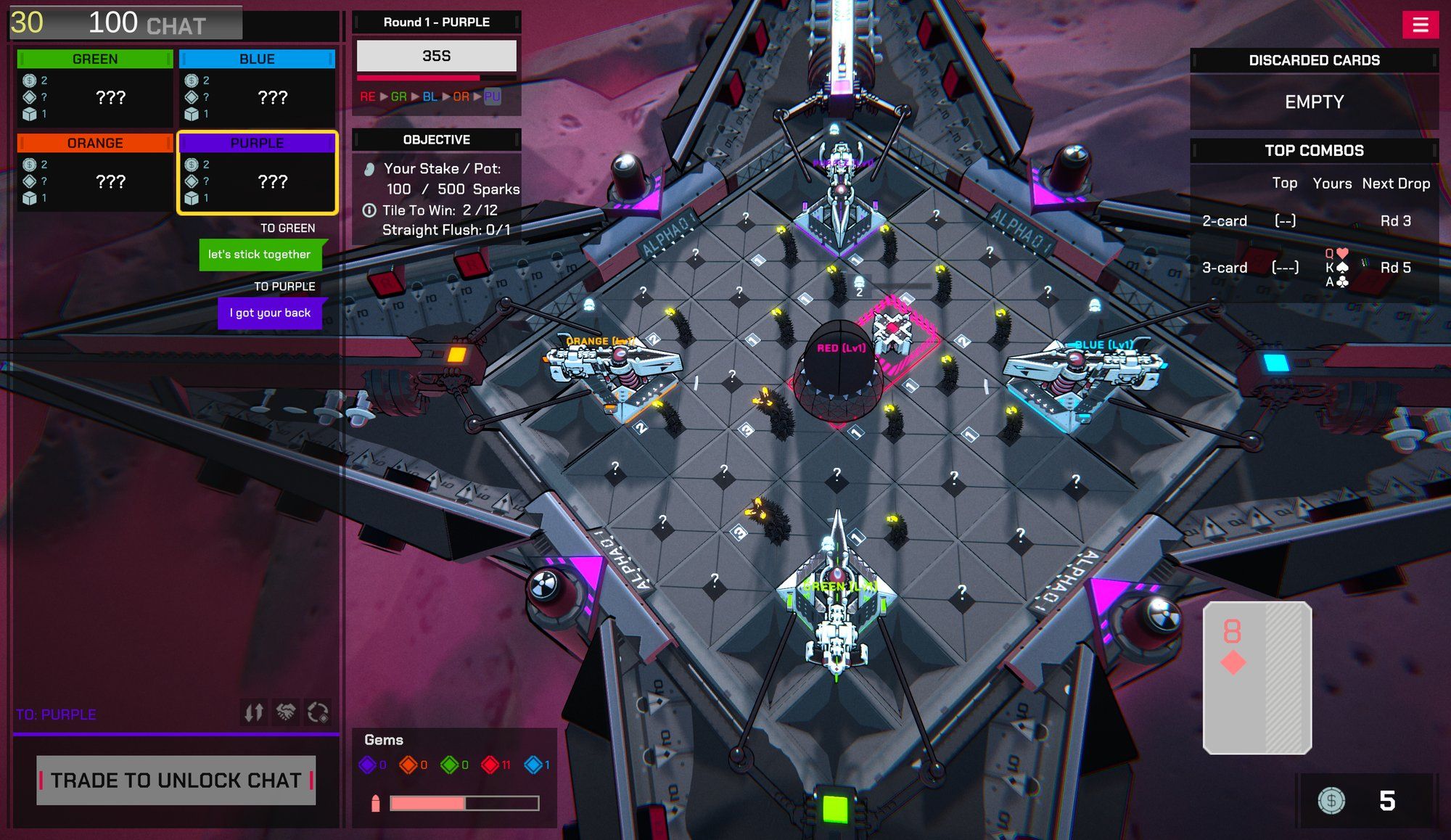
Task: Click the swap arrows trade icon
Action: pyautogui.click(x=253, y=713)
